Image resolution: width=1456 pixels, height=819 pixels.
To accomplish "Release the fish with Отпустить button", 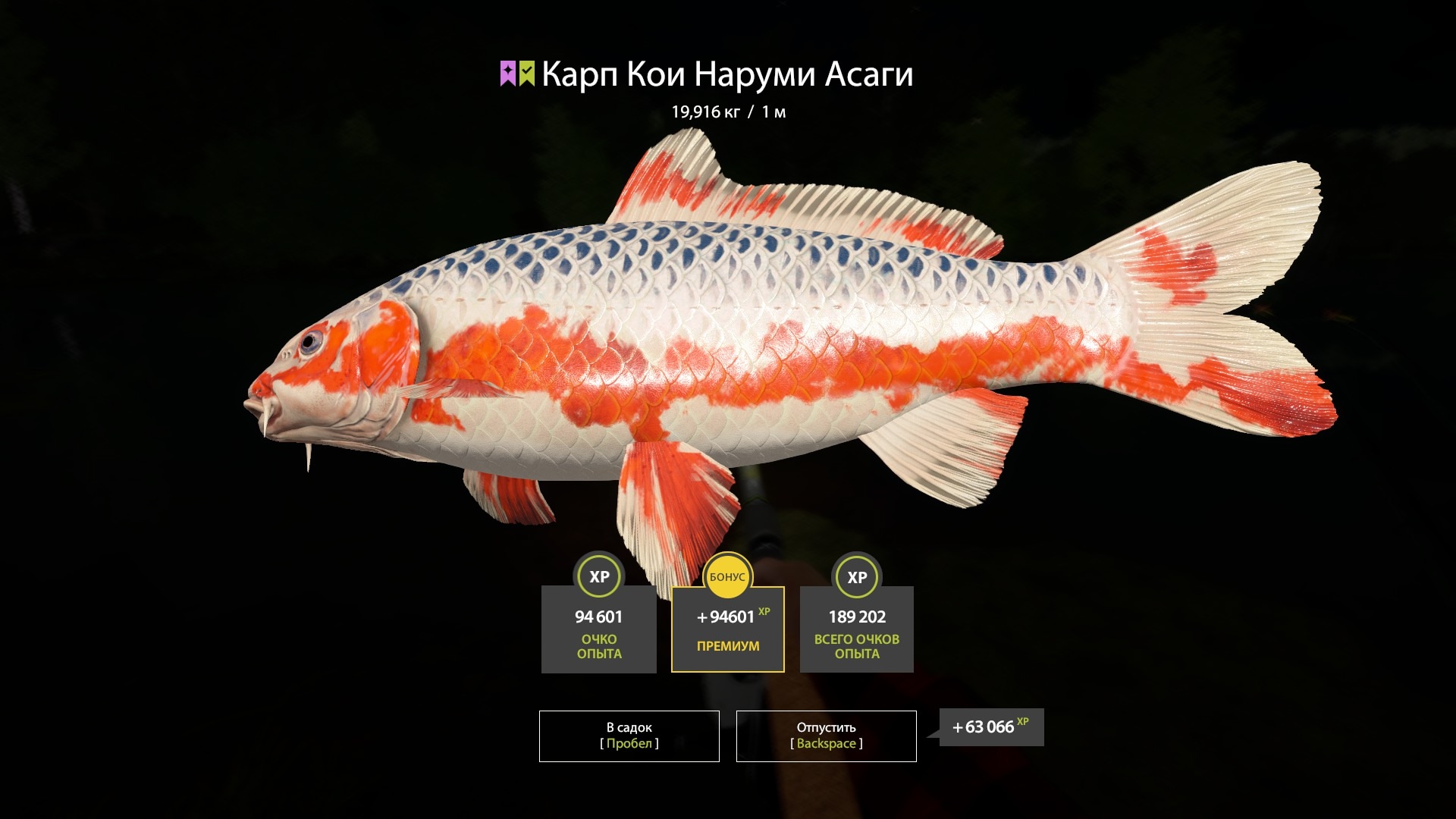I will coord(826,736).
